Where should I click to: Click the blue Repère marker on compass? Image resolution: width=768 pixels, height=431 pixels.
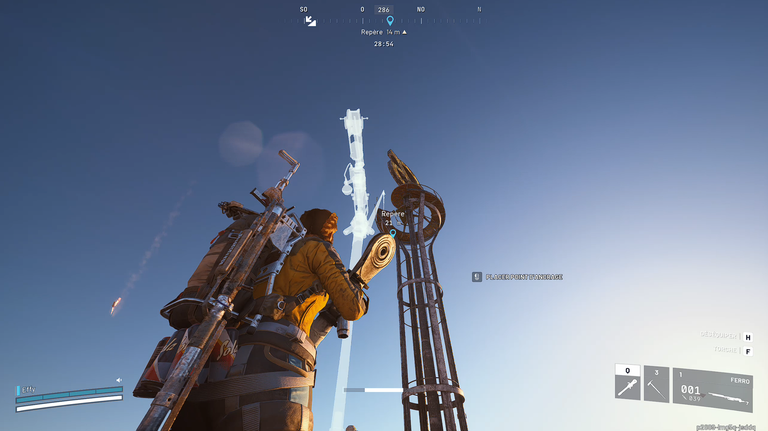coord(390,20)
